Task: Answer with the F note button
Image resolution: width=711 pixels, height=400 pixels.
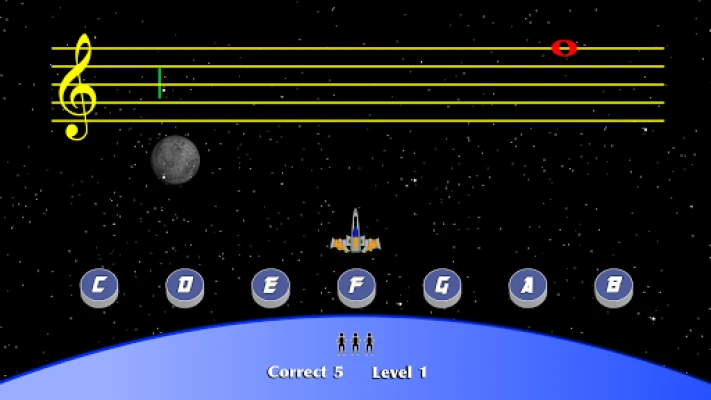Action: pos(356,286)
